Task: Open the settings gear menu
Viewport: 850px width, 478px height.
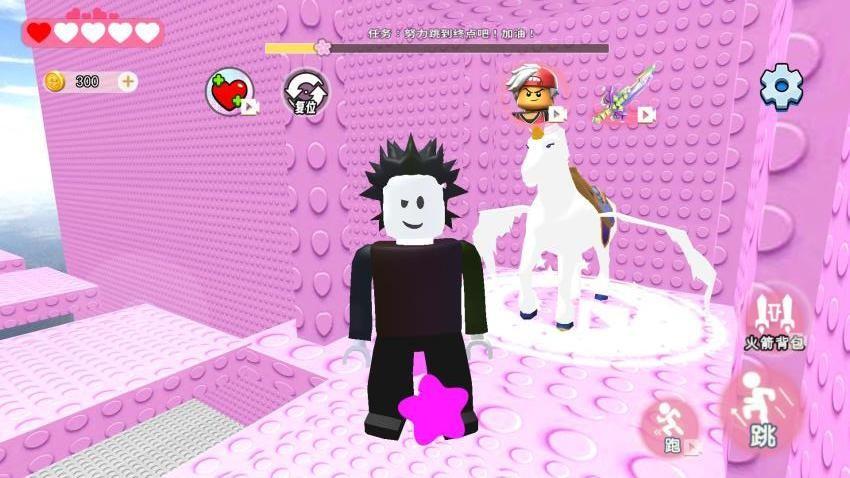Action: point(781,88)
